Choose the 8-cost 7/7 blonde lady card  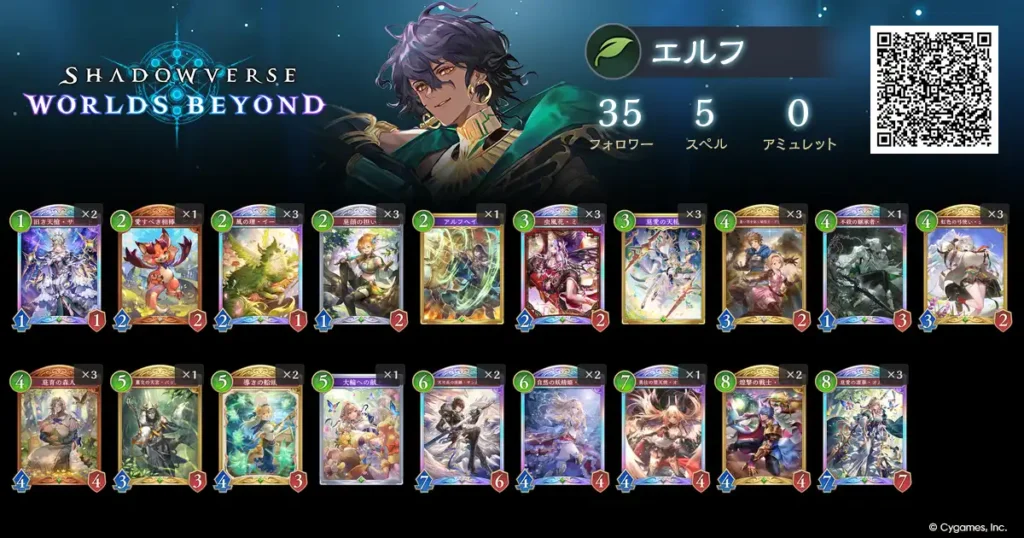coord(863,428)
